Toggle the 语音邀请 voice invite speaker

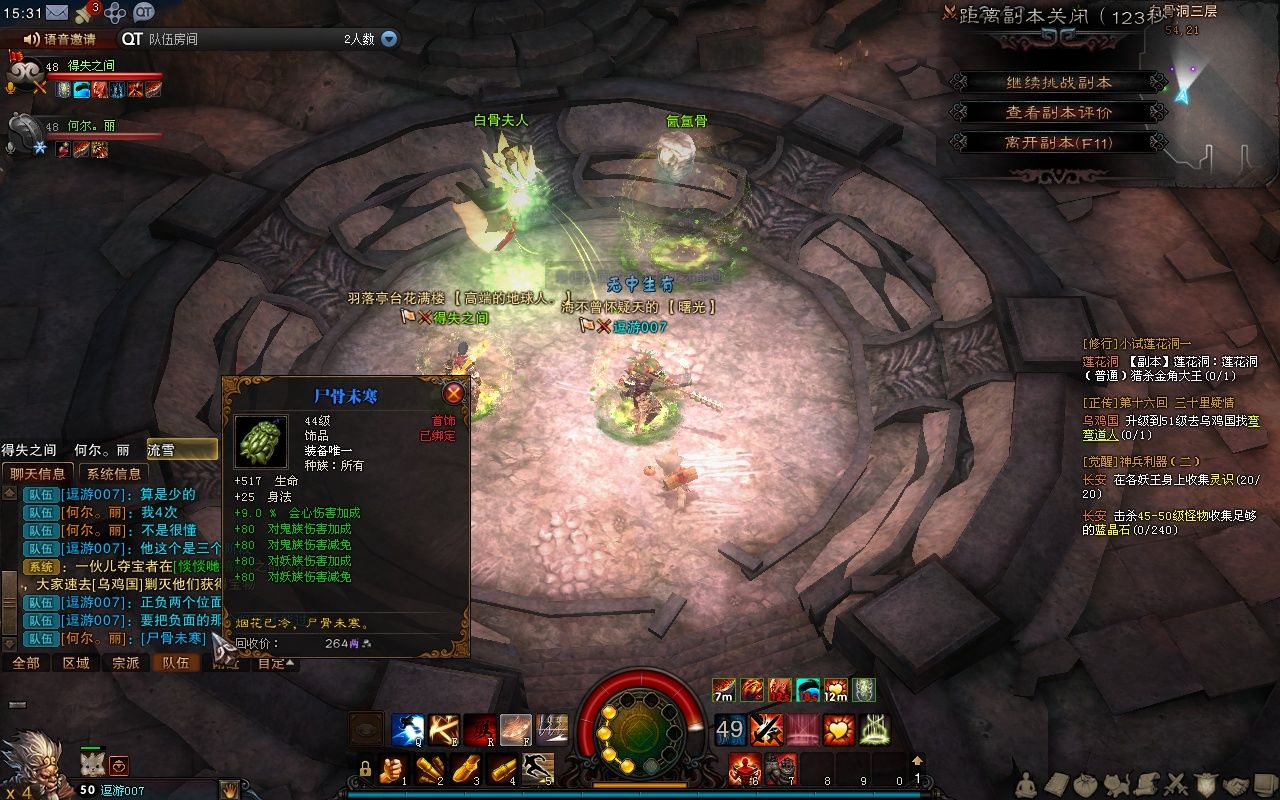pos(31,39)
